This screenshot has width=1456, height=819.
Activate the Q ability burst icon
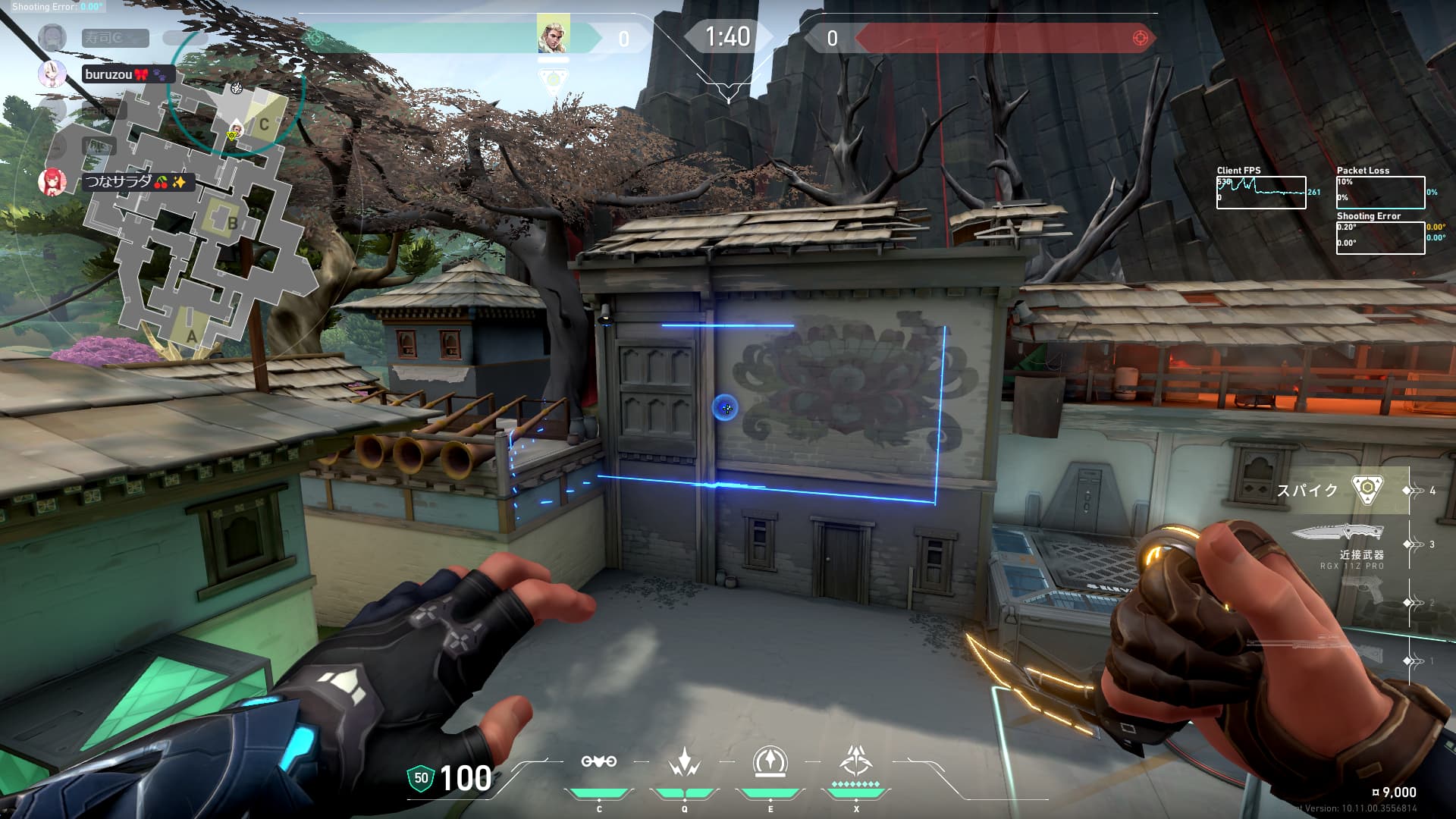pyautogui.click(x=684, y=762)
